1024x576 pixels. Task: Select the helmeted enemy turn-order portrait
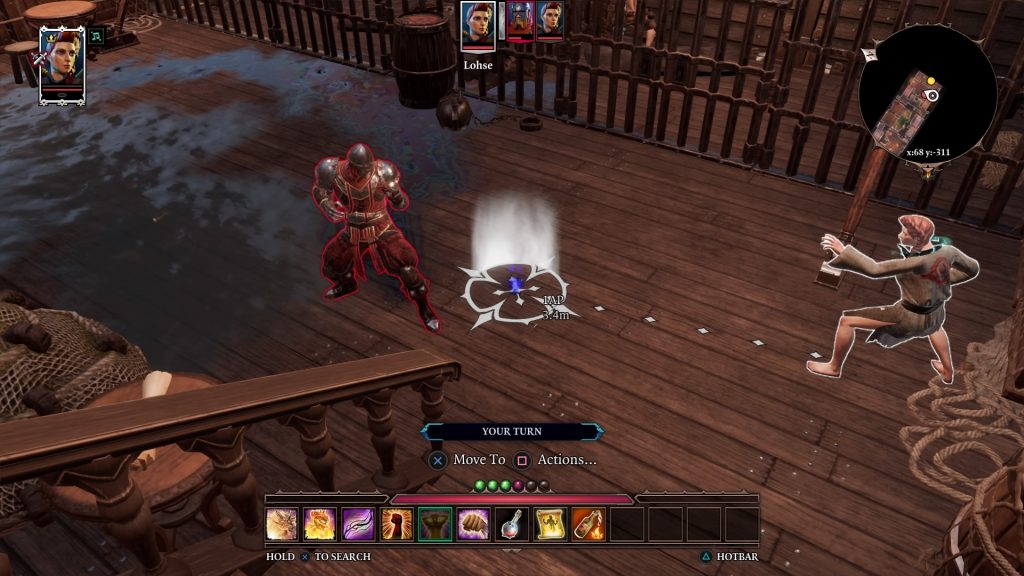(x=520, y=20)
